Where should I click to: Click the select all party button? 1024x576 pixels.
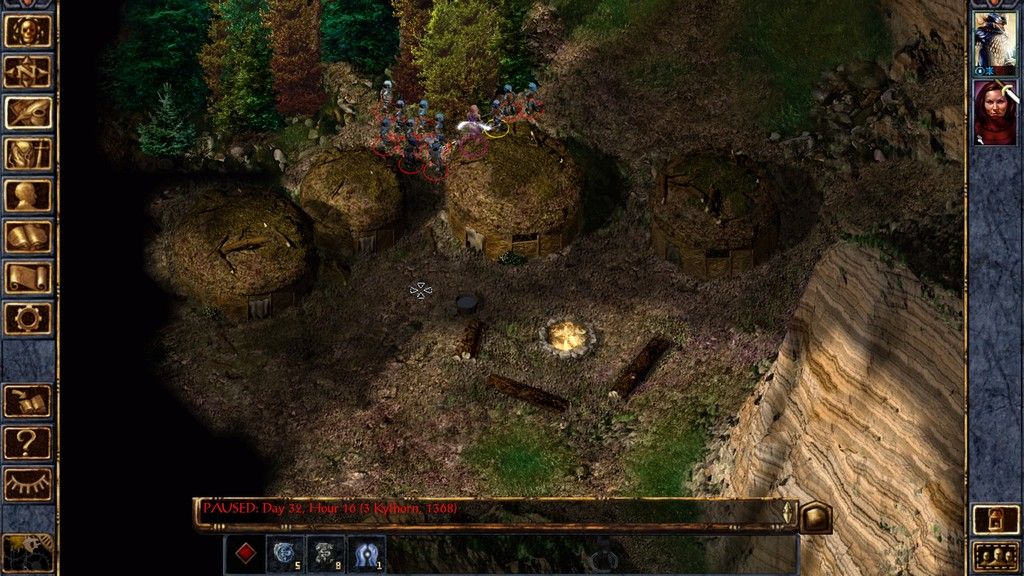coord(996,554)
